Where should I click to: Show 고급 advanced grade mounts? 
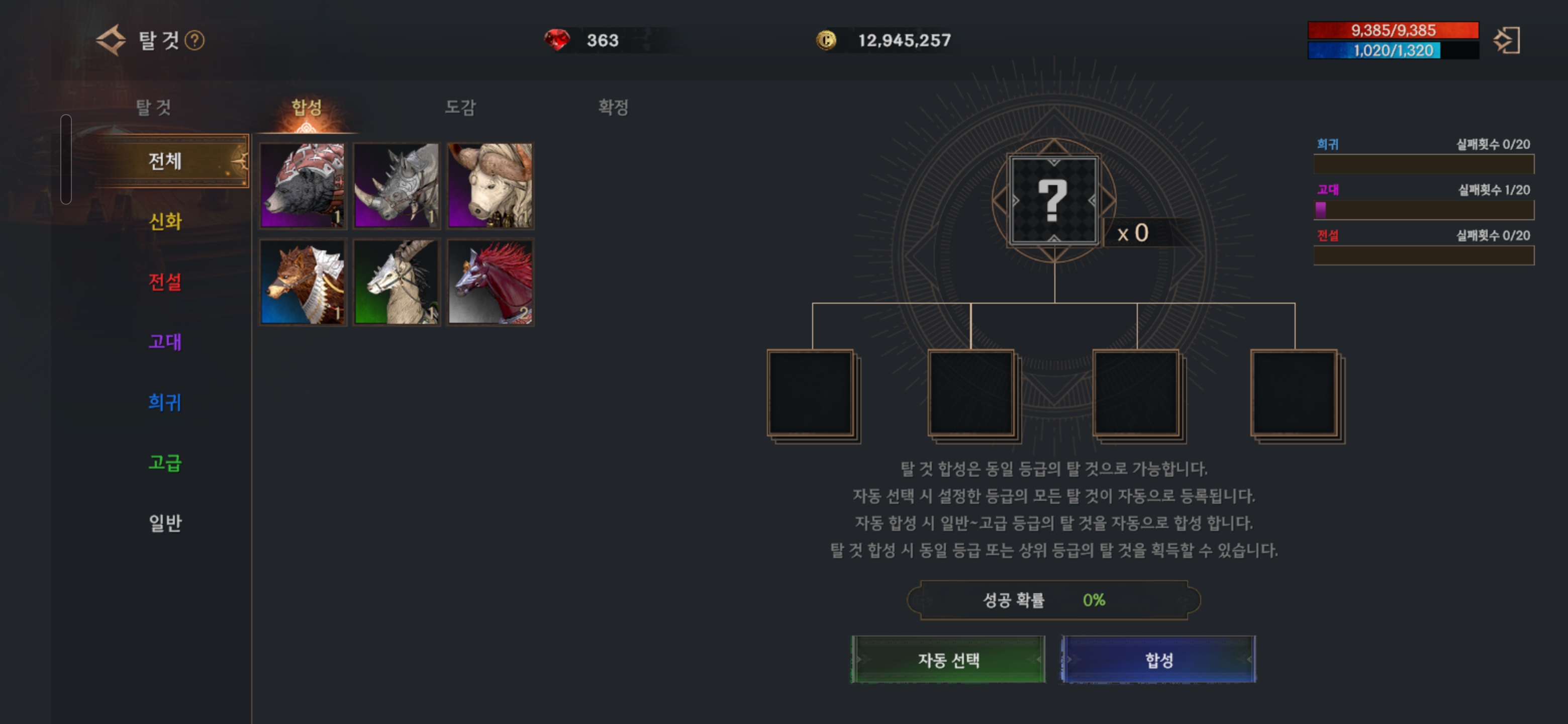165,463
